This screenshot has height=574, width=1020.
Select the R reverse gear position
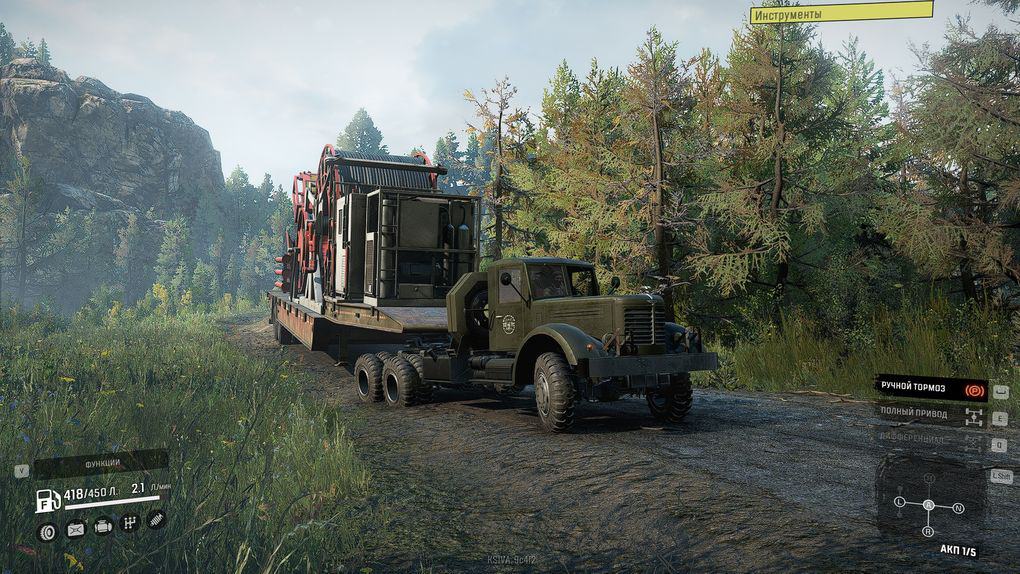(928, 532)
